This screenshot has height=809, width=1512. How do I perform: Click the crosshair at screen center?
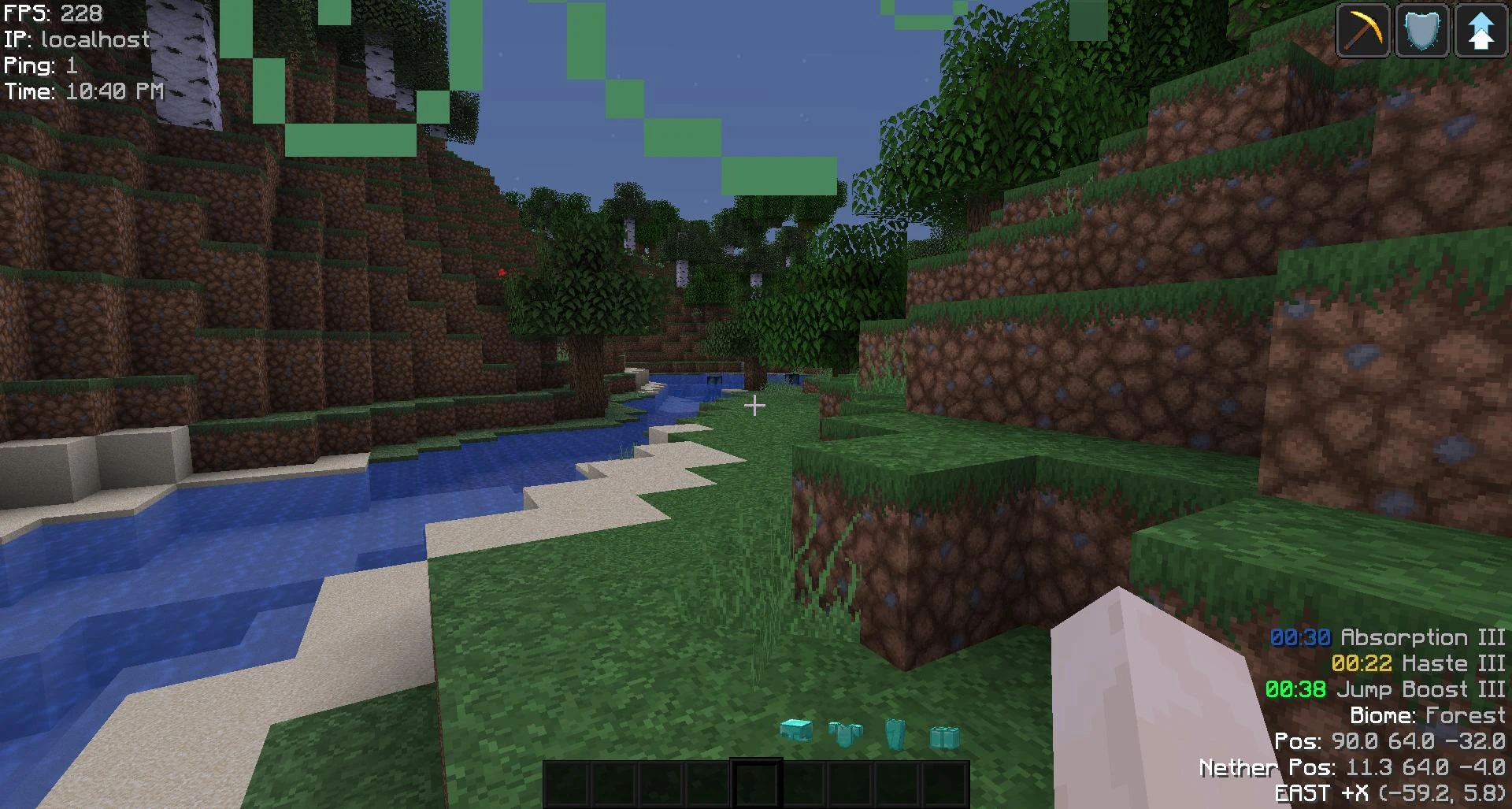(756, 405)
